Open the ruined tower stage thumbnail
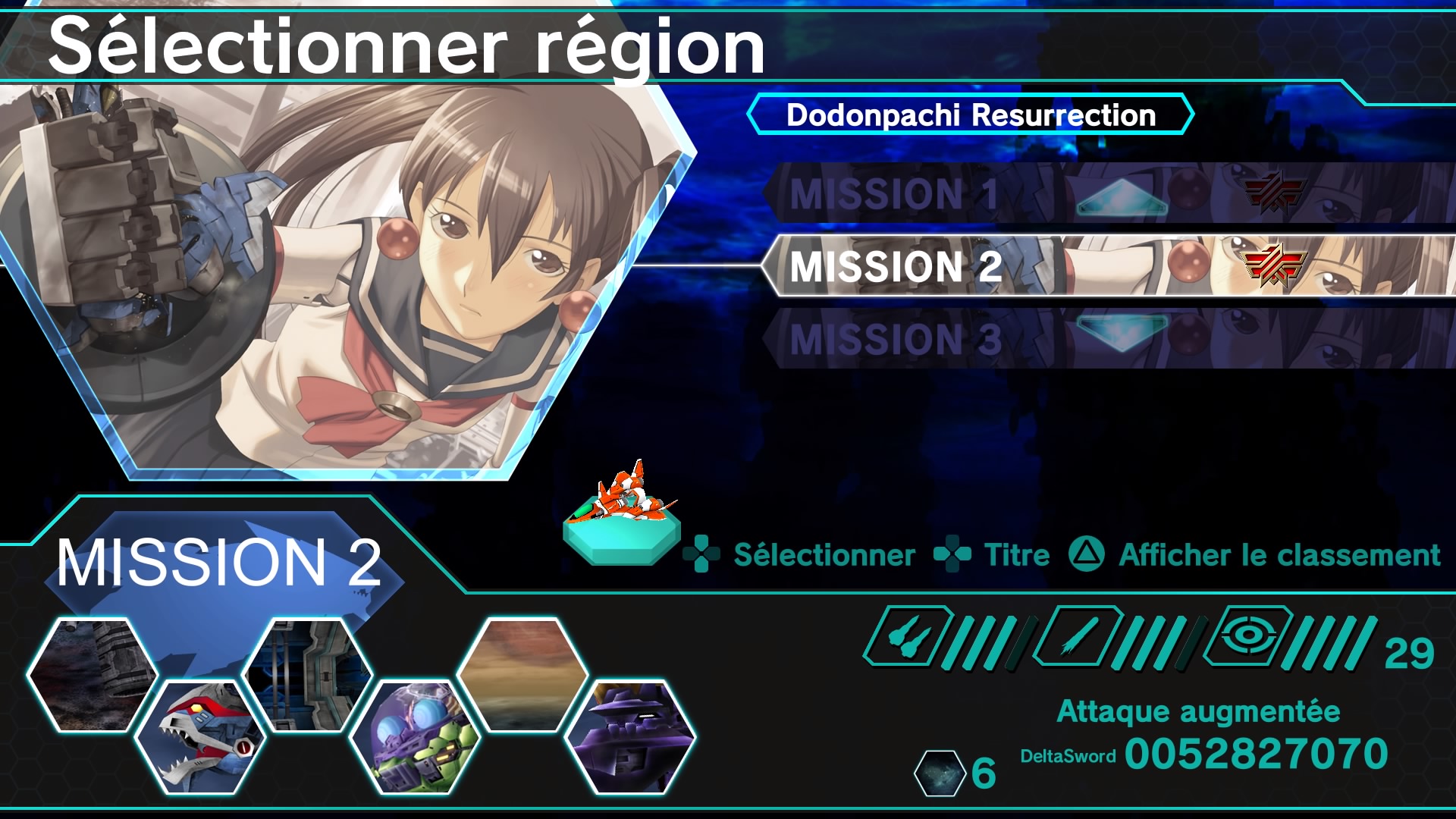Viewport: 1456px width, 819px height. coord(92,674)
